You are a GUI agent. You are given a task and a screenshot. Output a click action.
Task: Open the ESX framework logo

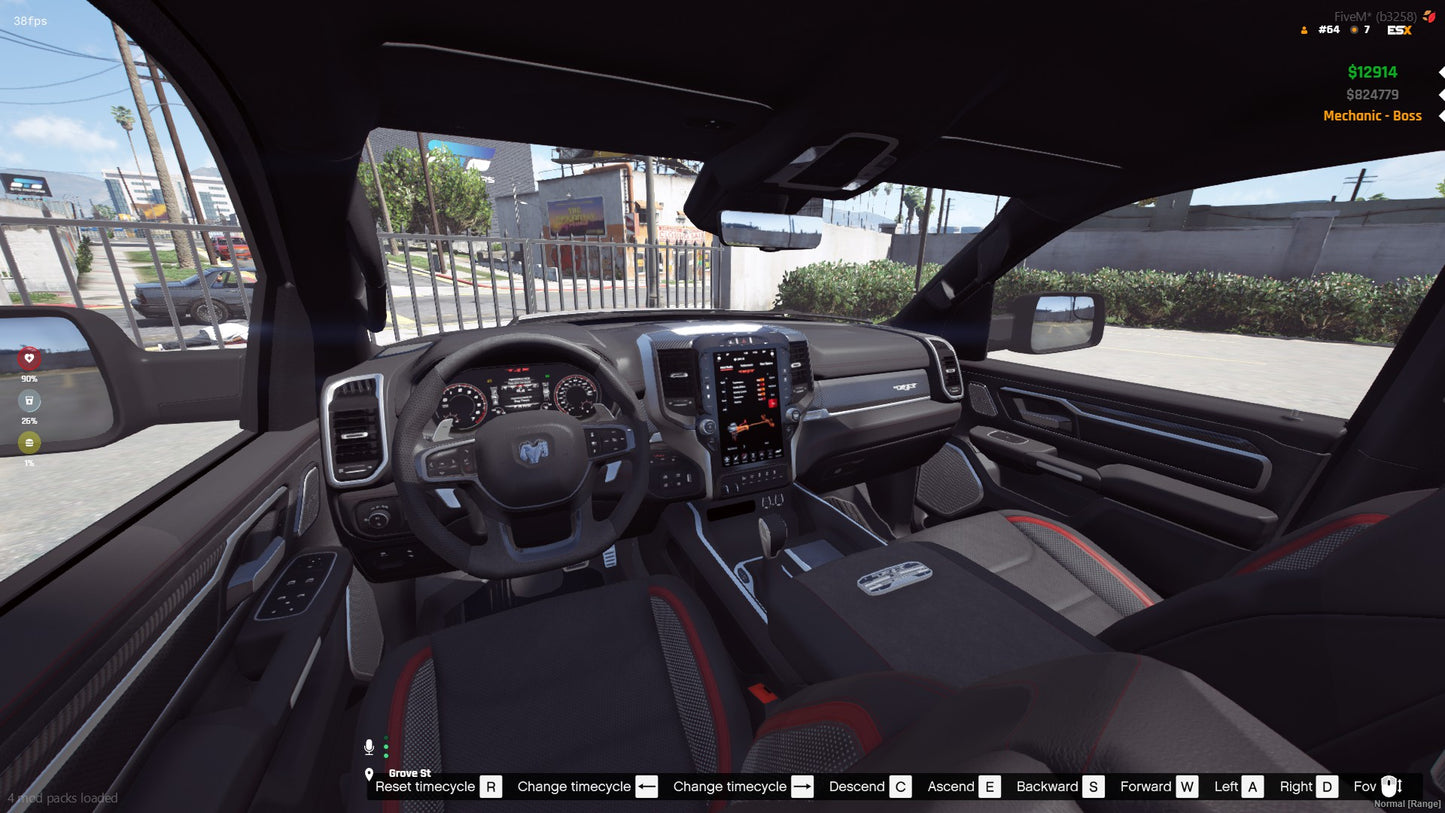(1398, 29)
